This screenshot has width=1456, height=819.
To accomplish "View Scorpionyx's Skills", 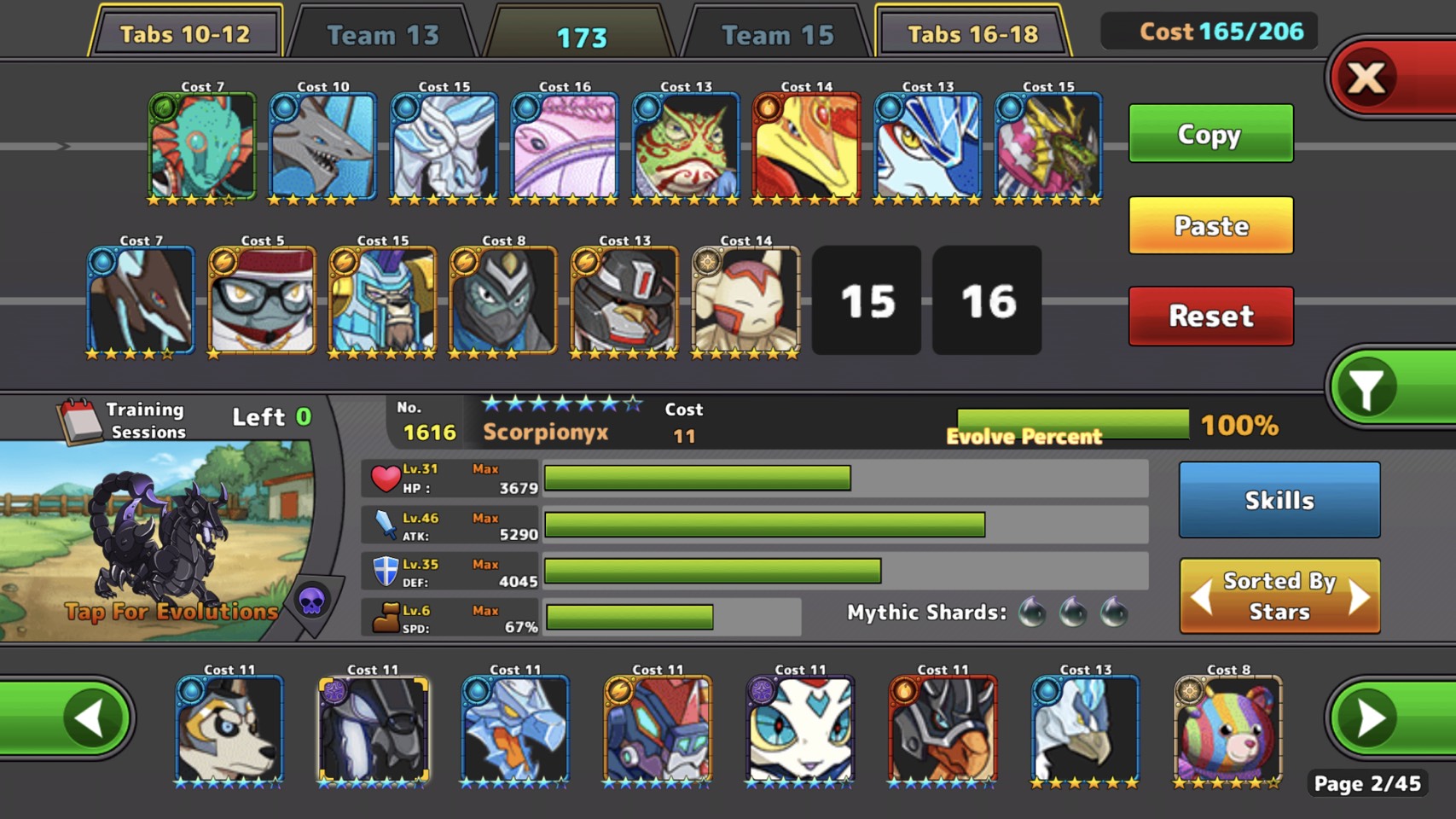I will click(x=1279, y=500).
